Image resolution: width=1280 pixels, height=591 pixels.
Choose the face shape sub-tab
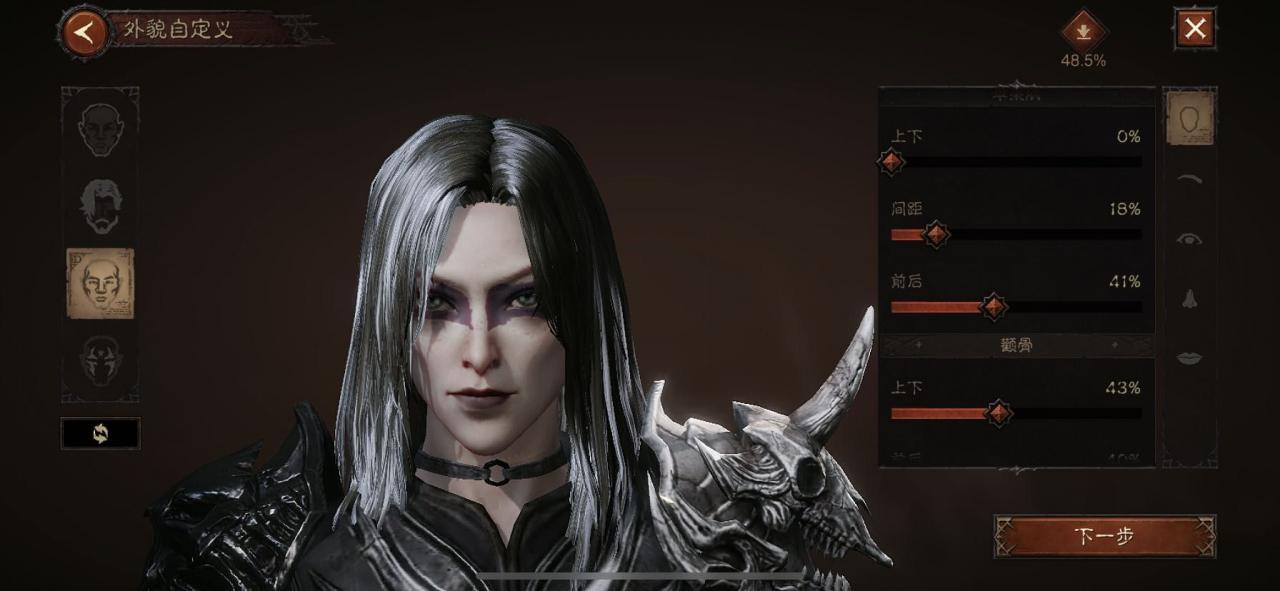(1190, 118)
